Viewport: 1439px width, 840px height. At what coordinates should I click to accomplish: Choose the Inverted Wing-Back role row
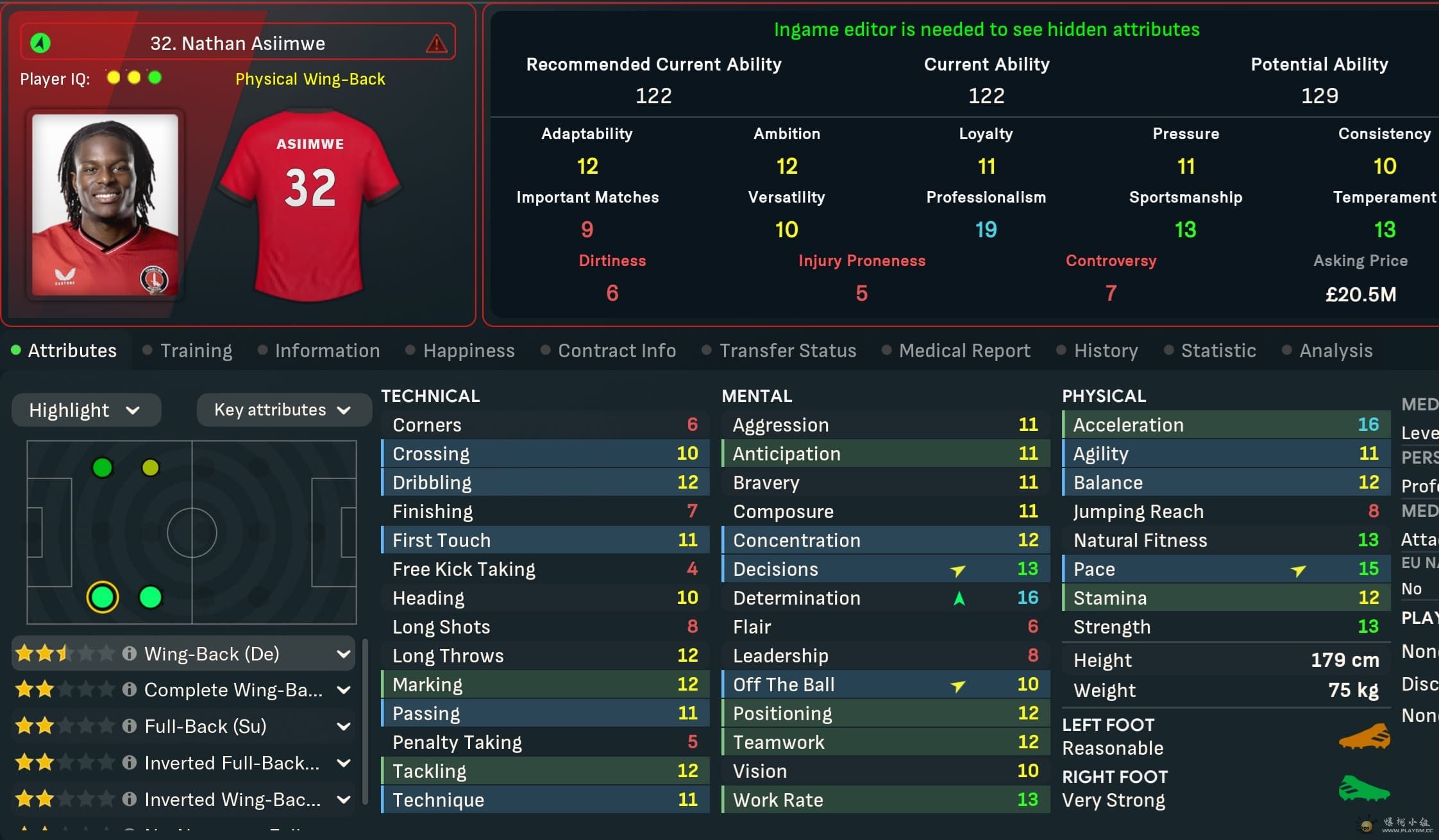231,800
